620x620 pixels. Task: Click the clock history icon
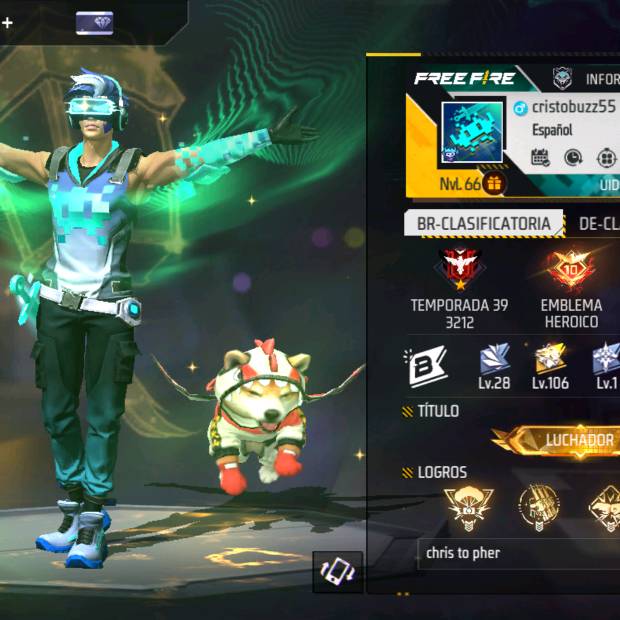[573, 157]
